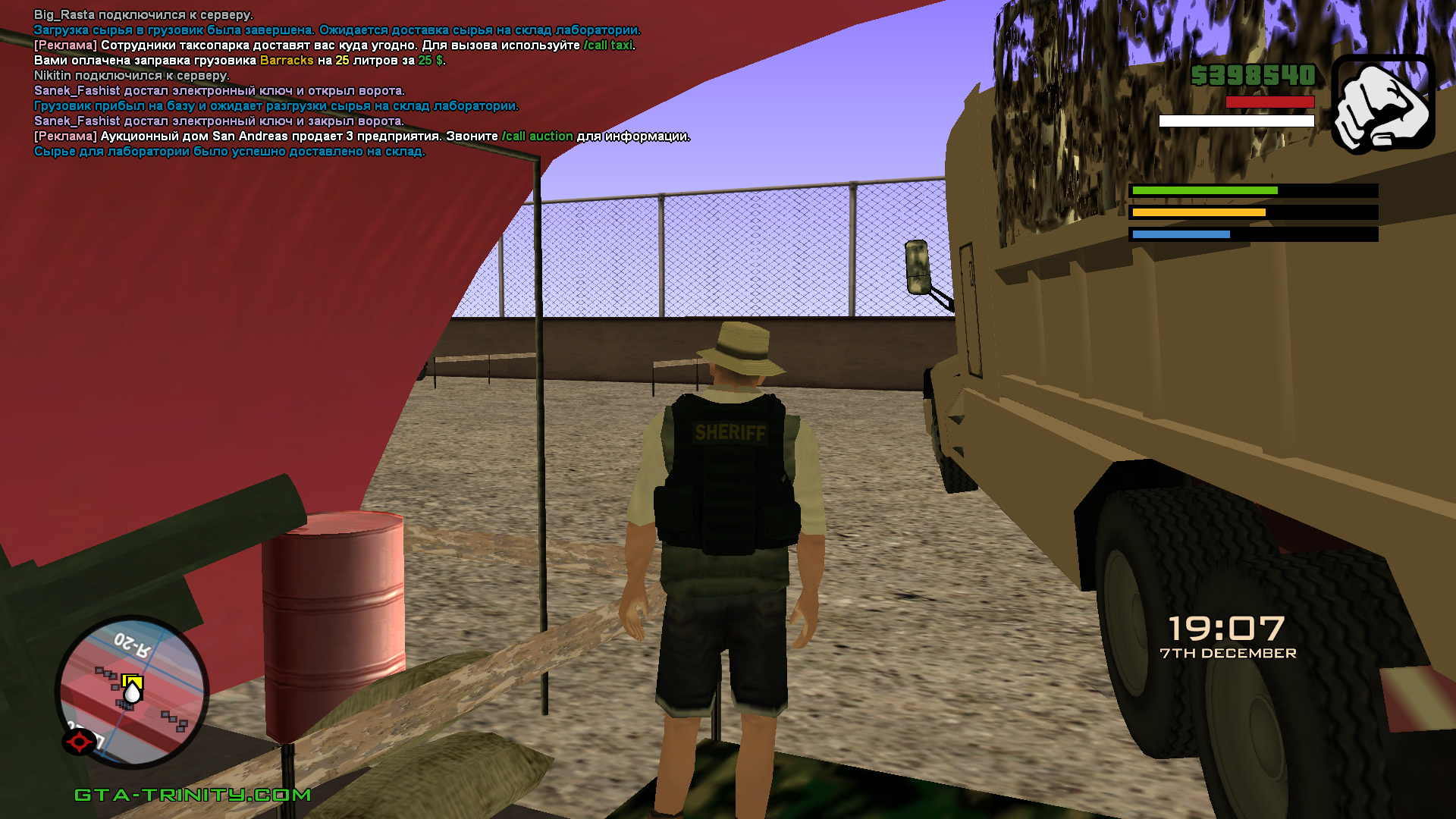
Task: Open the GTA-TRINITY.COM watermark link
Action: (193, 795)
